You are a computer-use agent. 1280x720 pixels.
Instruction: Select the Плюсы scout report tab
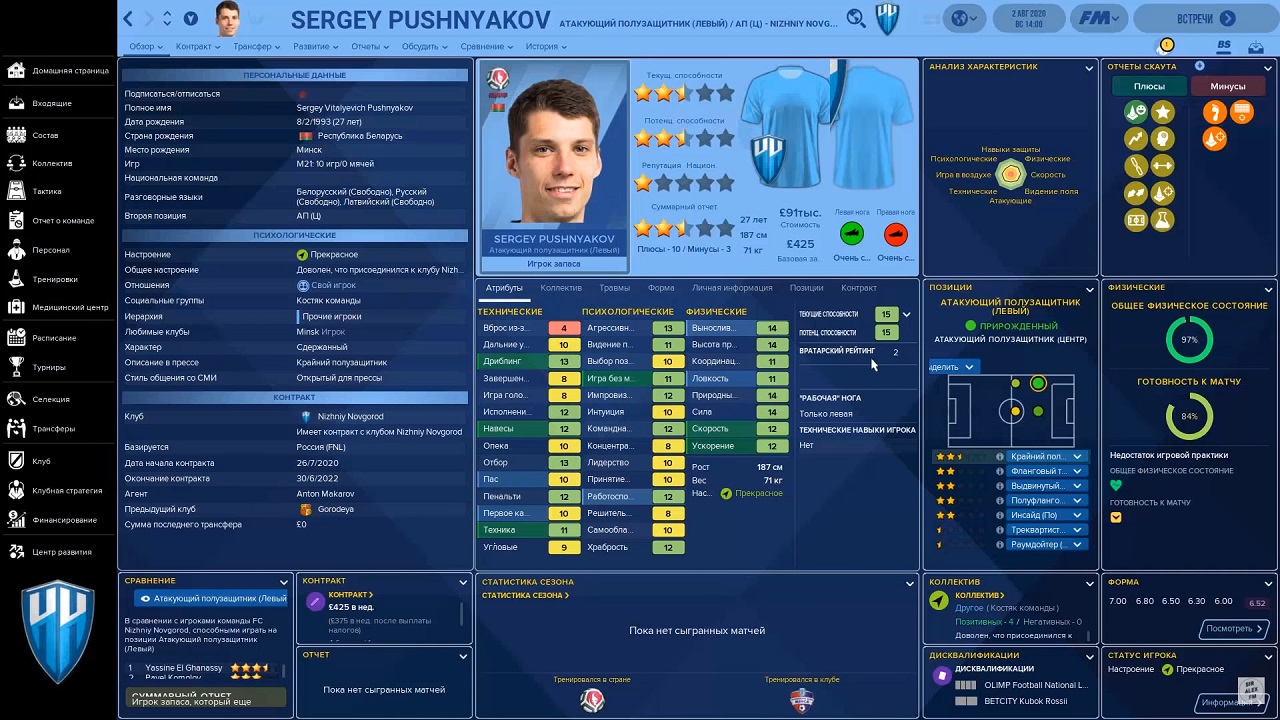coord(1149,86)
